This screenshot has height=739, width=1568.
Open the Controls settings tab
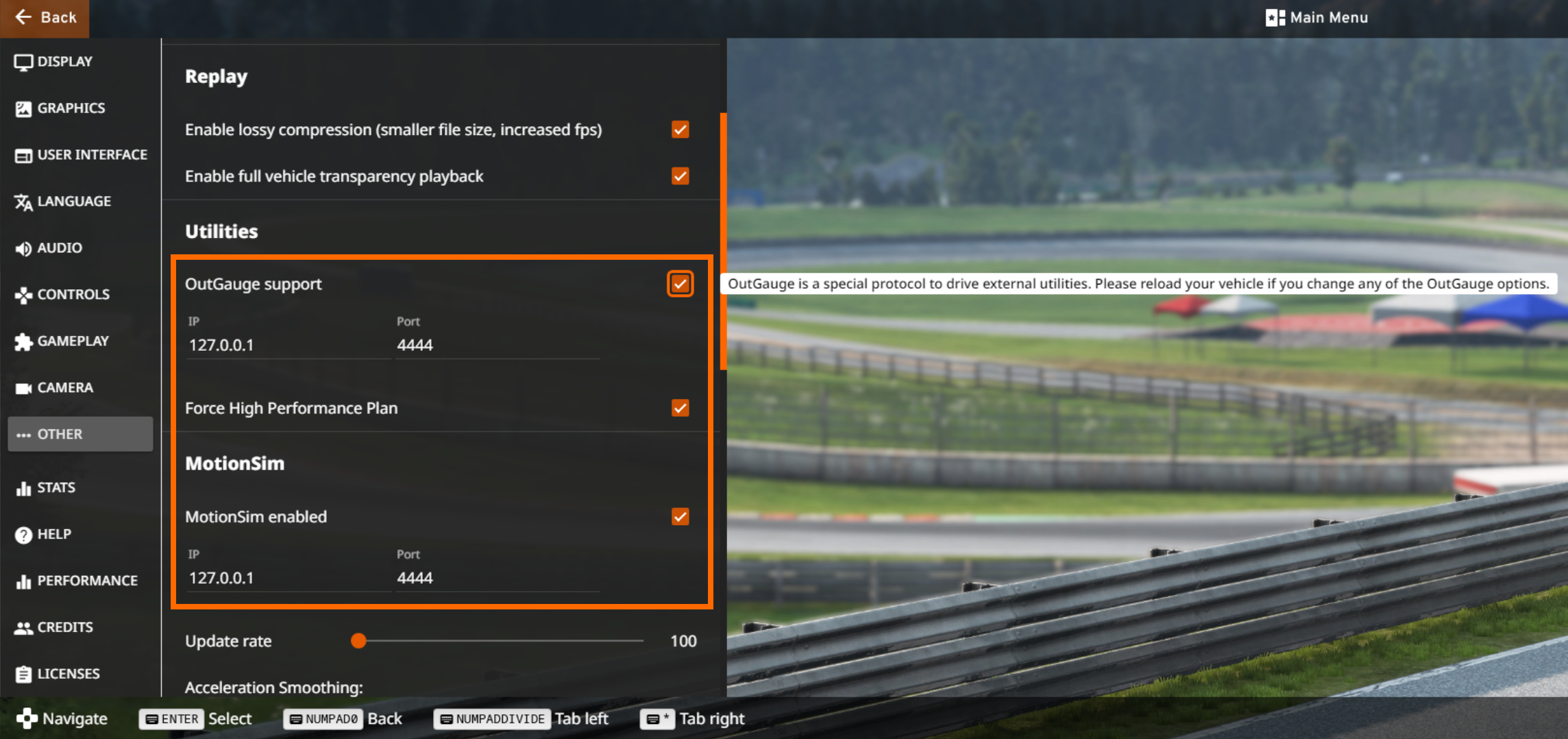(x=73, y=295)
